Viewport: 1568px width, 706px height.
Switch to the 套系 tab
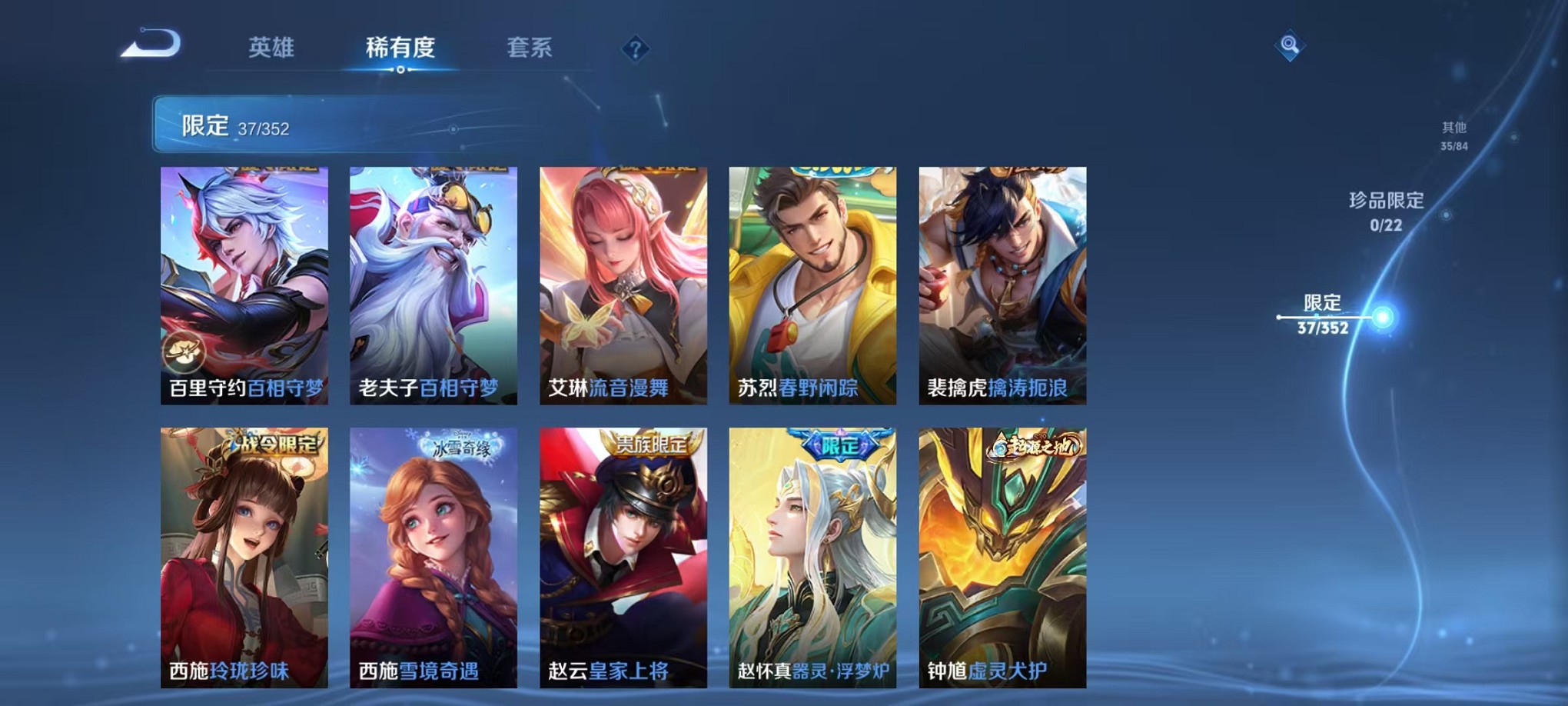529,48
